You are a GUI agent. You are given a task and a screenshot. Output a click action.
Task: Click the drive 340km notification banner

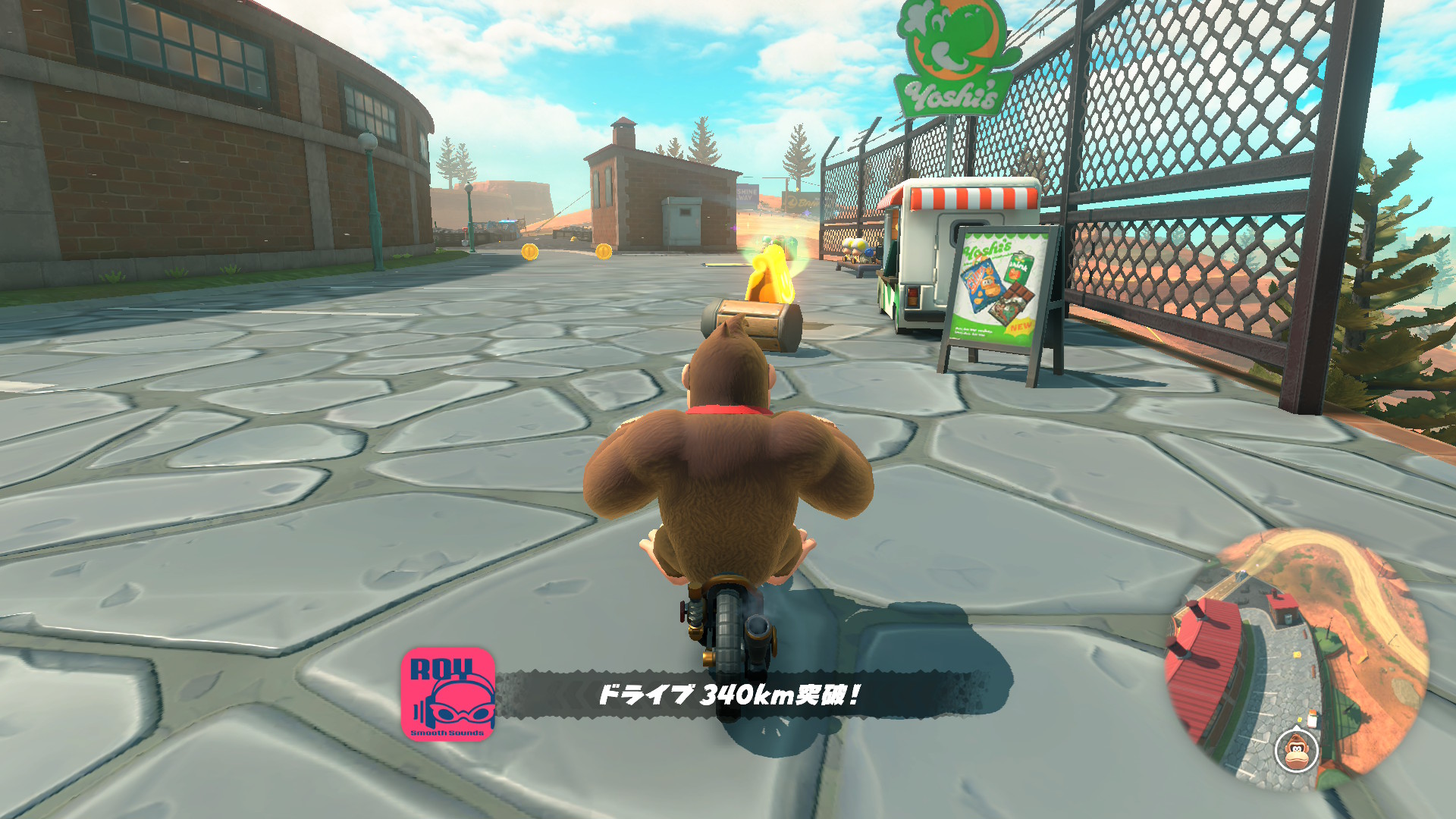coord(729,694)
